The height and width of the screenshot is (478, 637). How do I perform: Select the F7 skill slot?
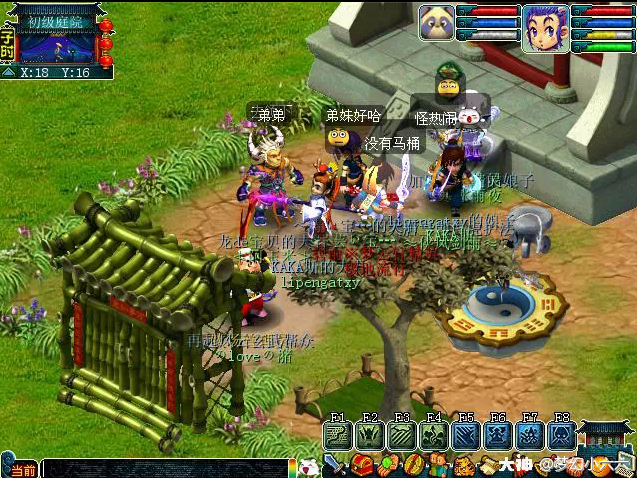click(529, 435)
